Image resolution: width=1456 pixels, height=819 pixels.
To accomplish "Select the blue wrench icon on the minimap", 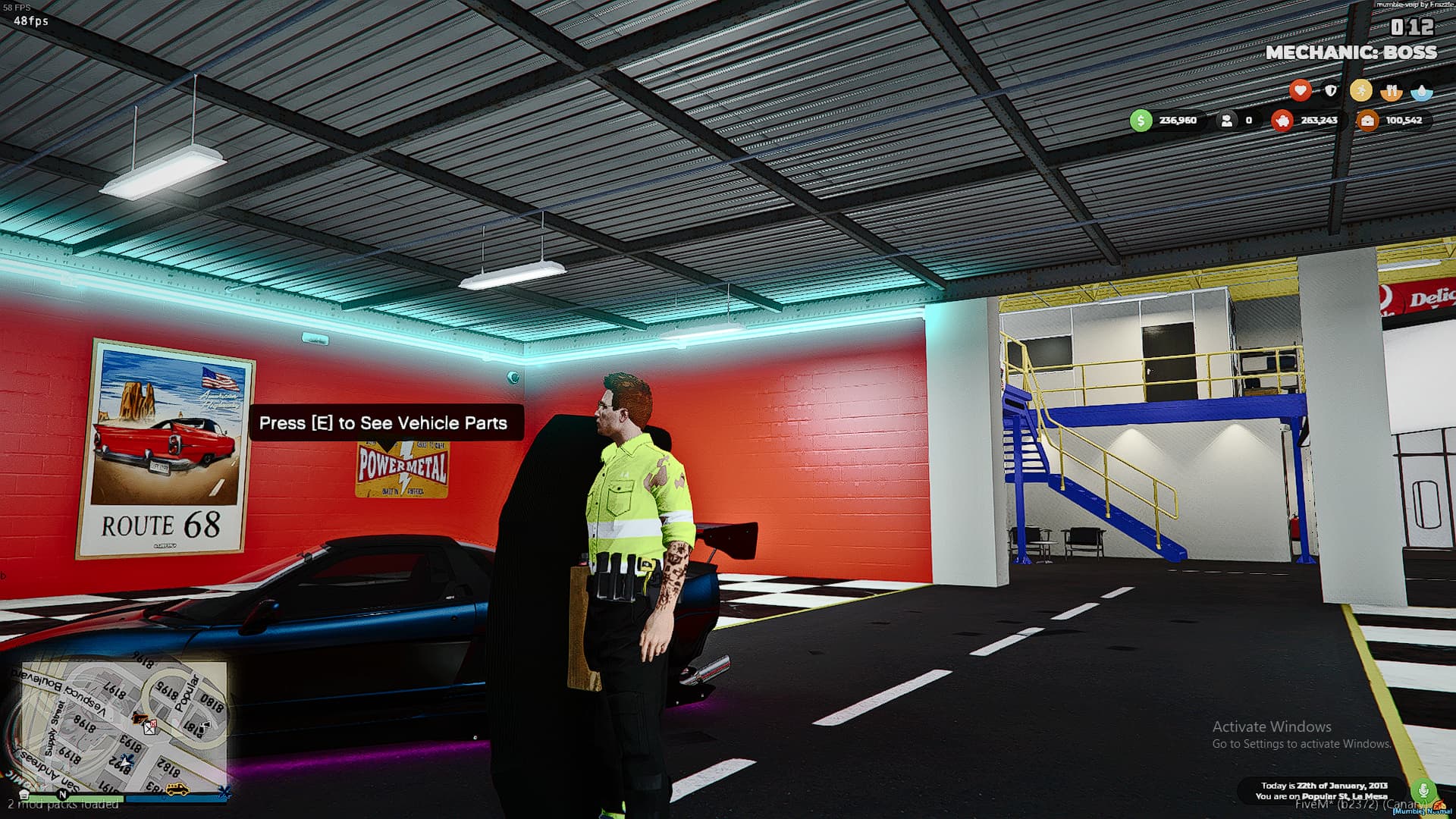I will tap(224, 792).
